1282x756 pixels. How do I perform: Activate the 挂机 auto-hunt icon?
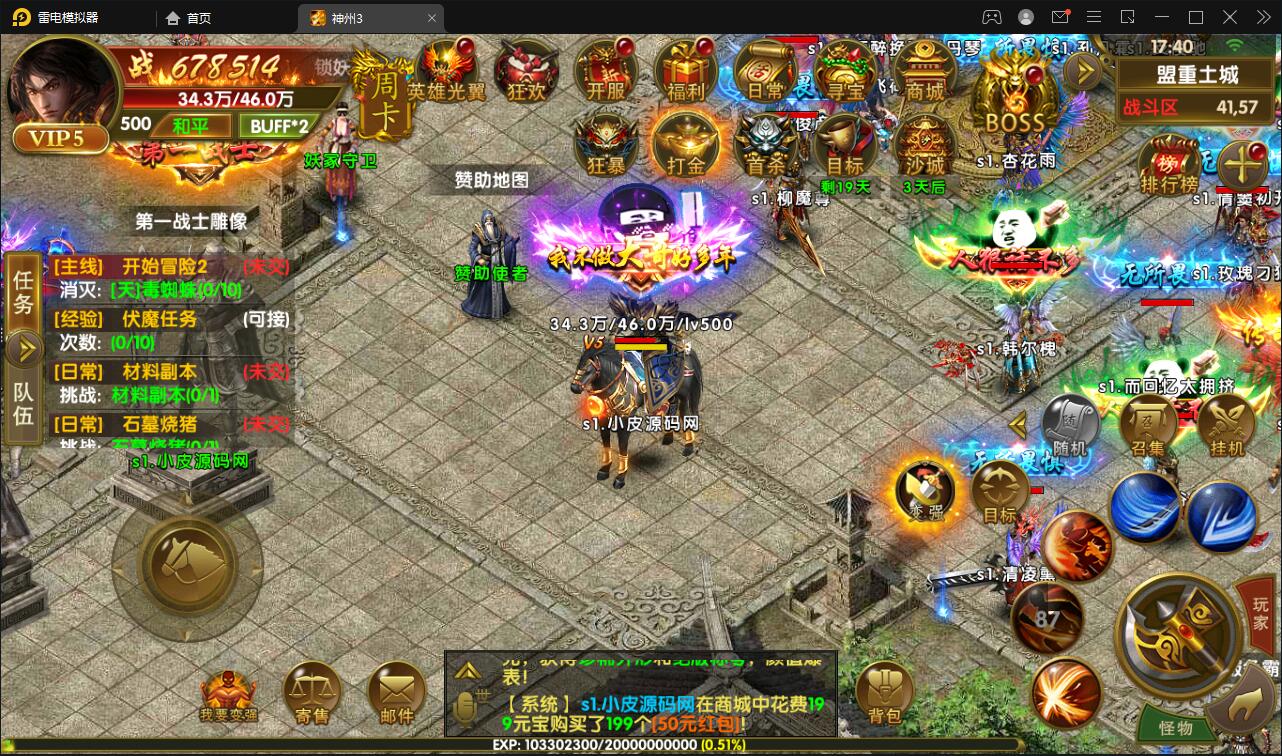click(1225, 424)
